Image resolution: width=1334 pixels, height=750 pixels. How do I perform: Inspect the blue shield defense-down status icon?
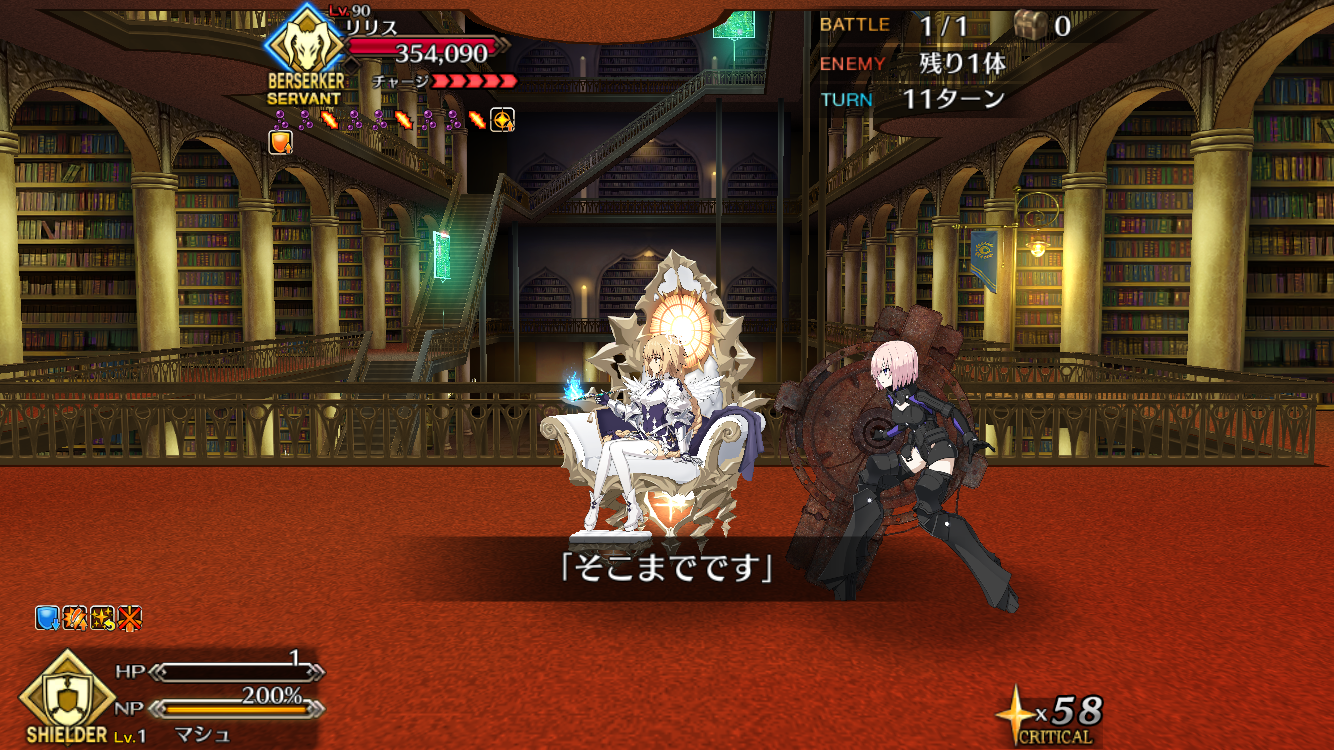(47, 619)
